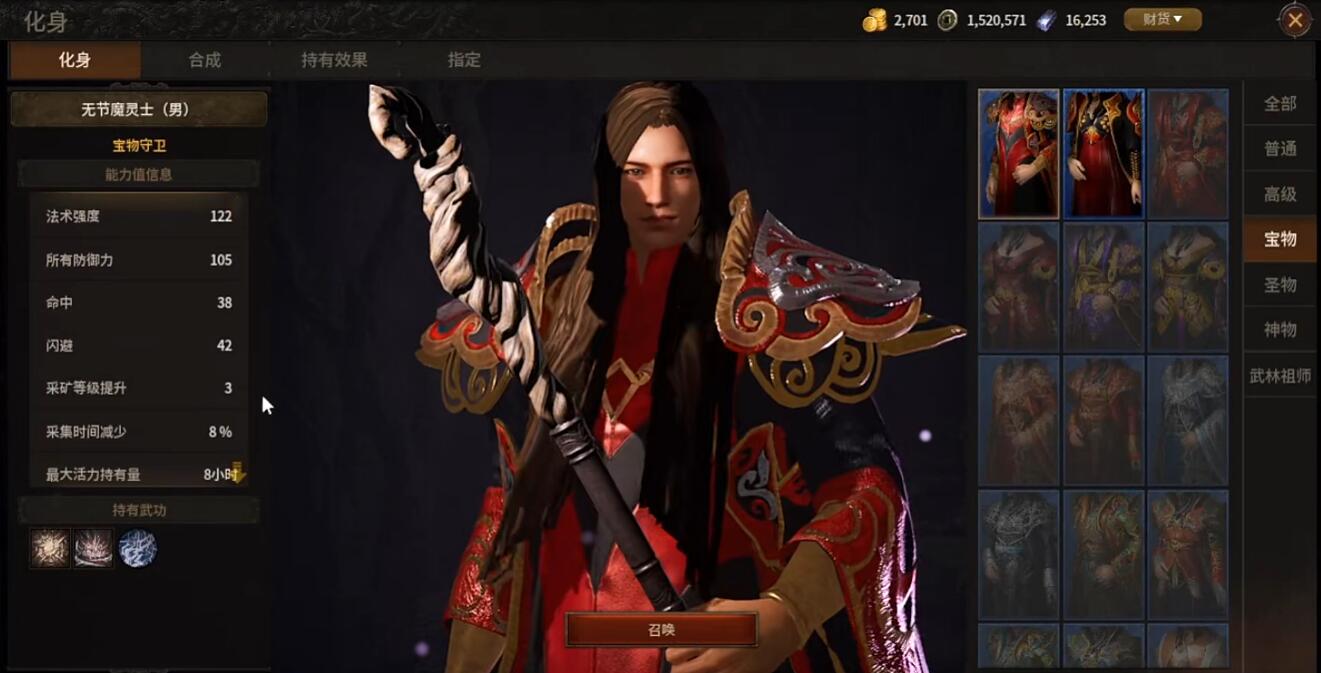Filter by 神物 grade

[x=1280, y=330]
